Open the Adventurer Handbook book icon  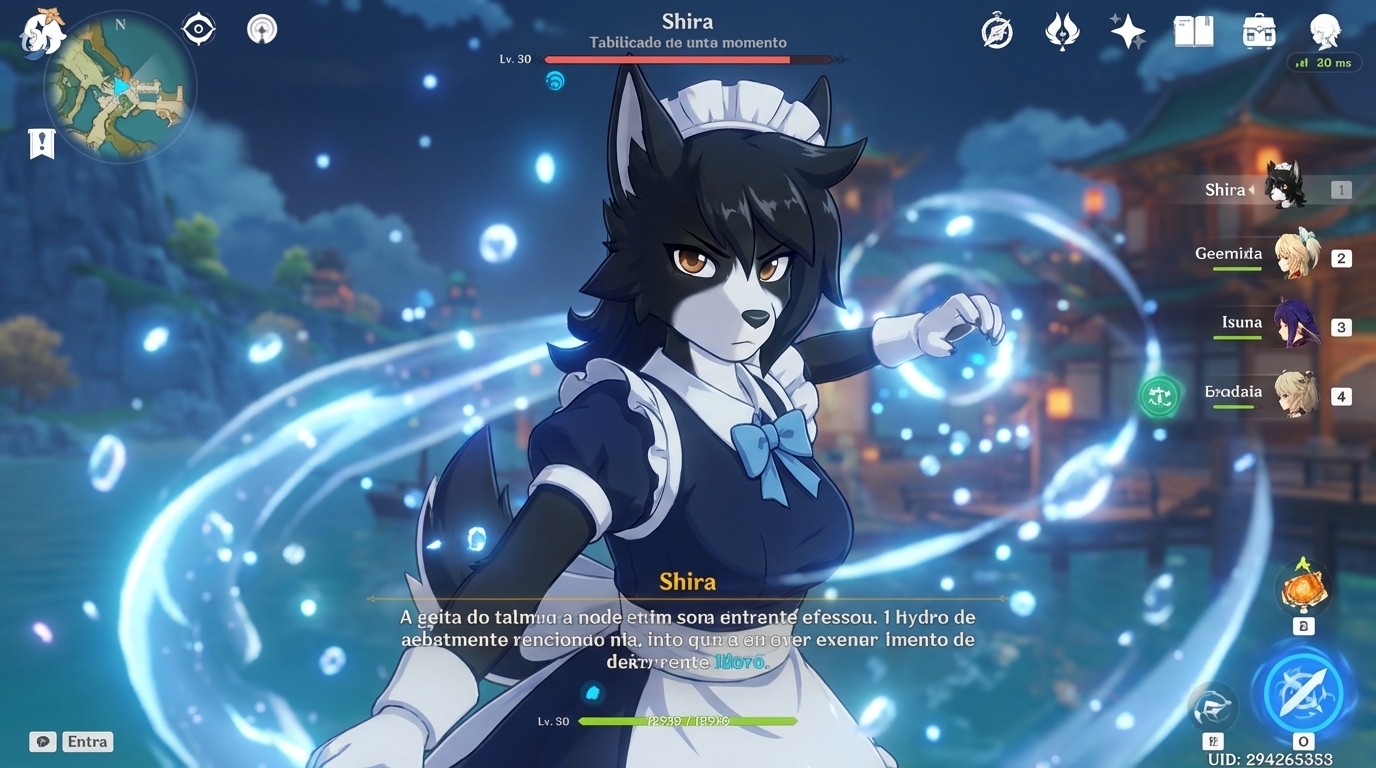tap(1193, 31)
